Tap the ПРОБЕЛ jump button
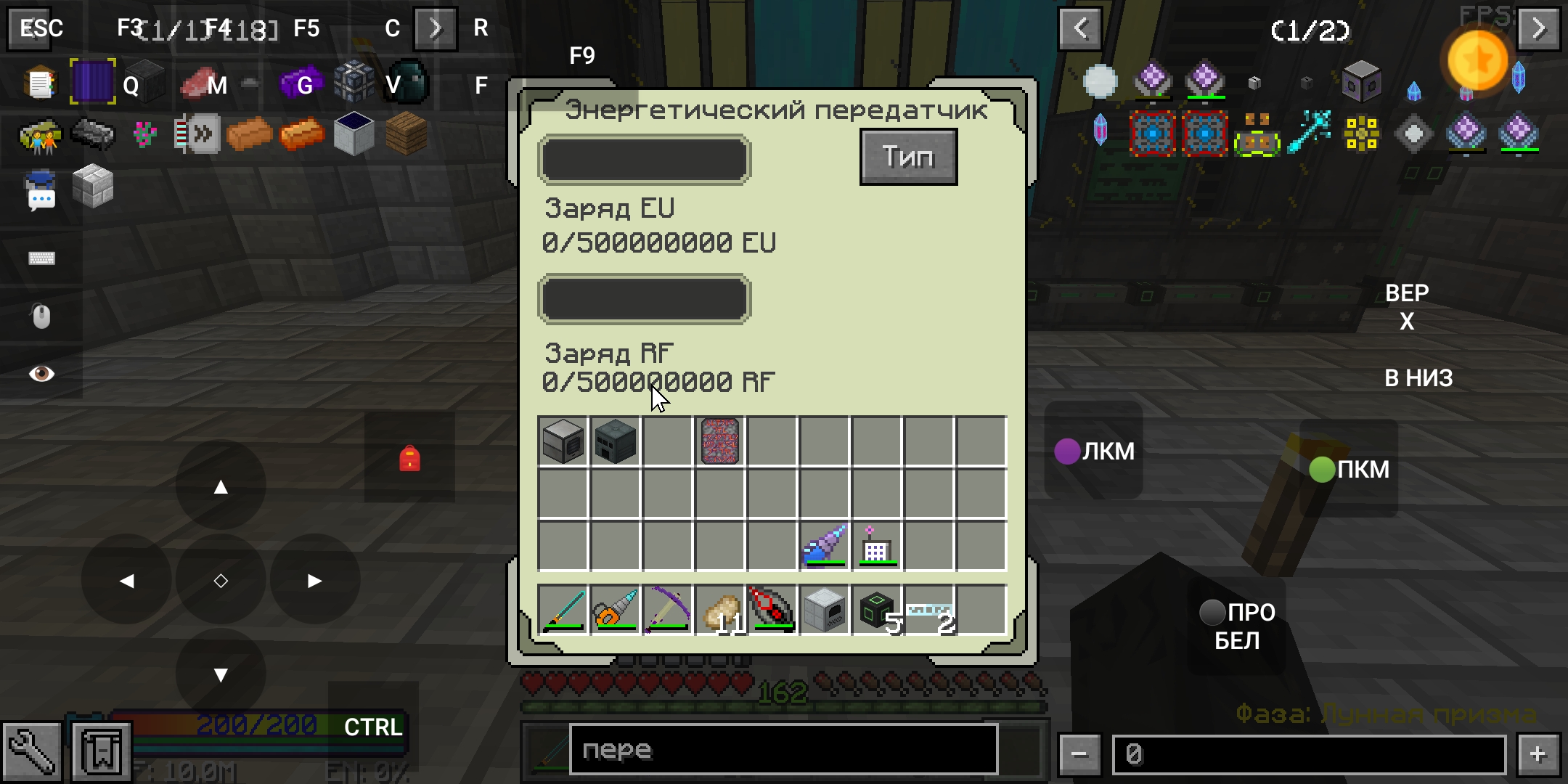 click(x=1237, y=626)
